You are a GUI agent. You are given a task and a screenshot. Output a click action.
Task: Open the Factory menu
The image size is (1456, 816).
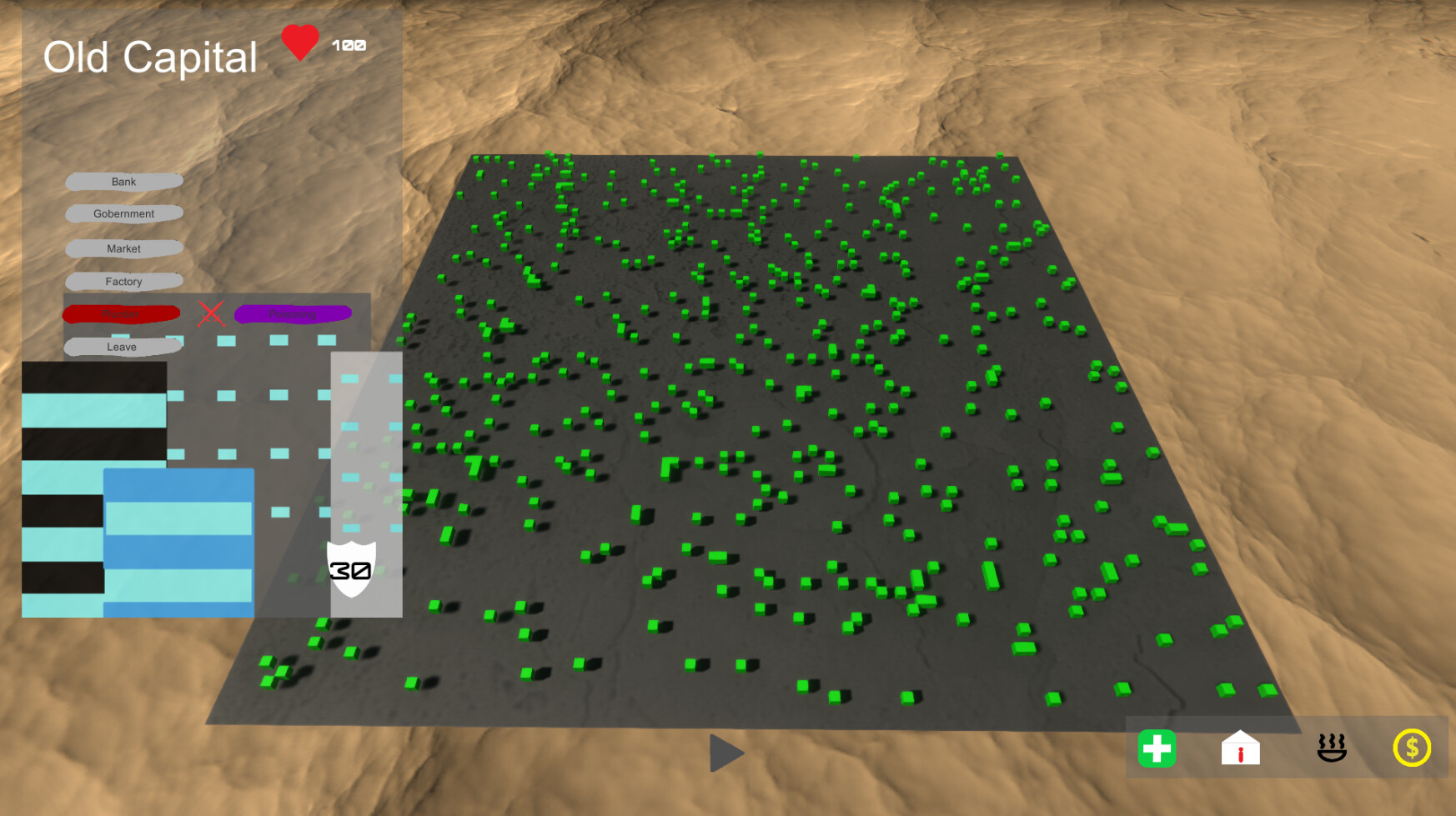[x=123, y=282]
